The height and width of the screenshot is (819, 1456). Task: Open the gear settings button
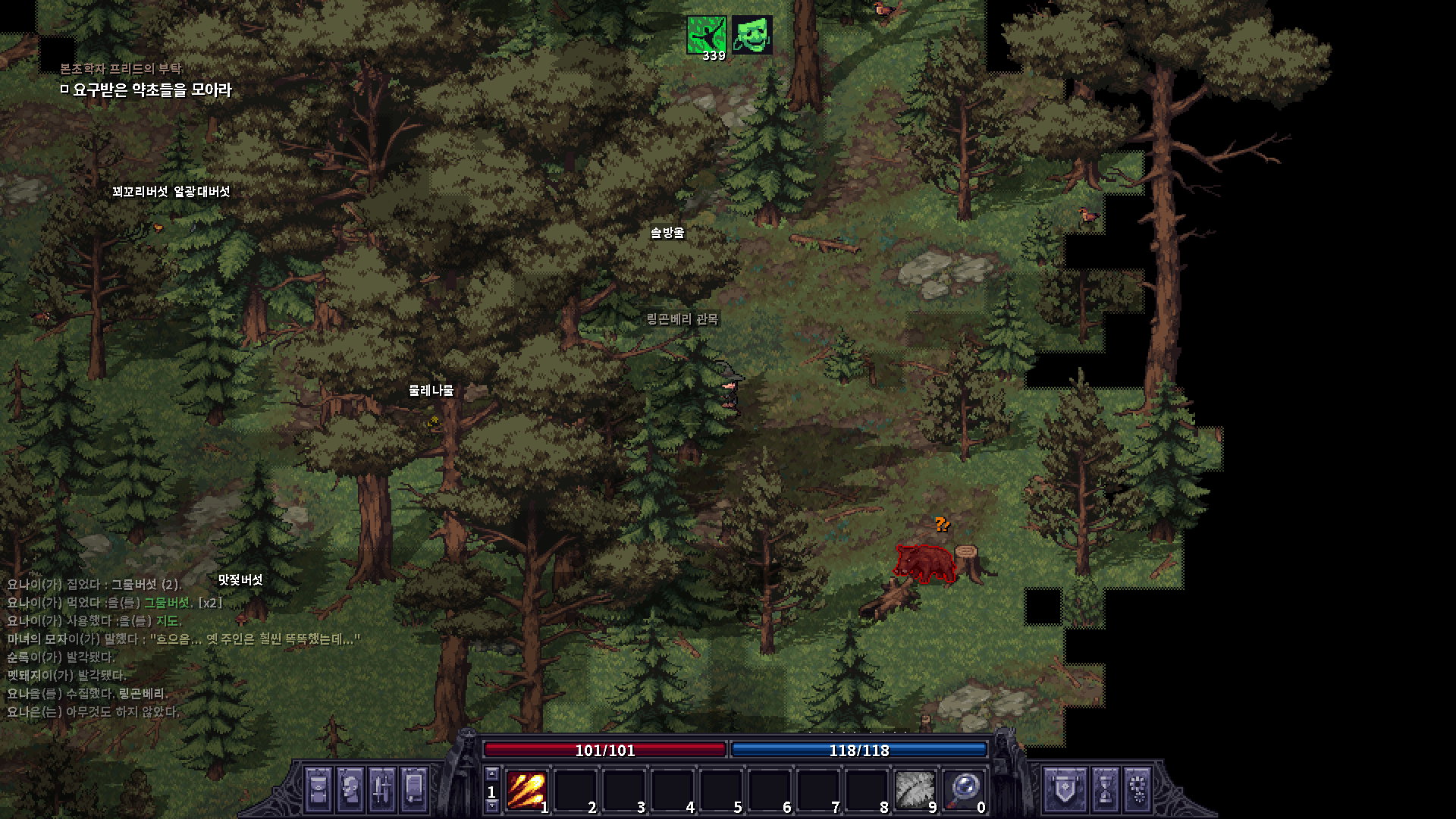(1137, 789)
